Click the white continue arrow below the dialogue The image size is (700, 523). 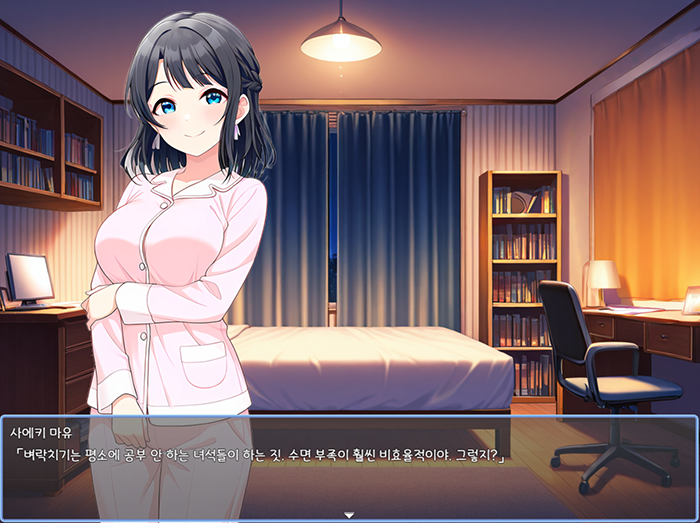point(349,515)
